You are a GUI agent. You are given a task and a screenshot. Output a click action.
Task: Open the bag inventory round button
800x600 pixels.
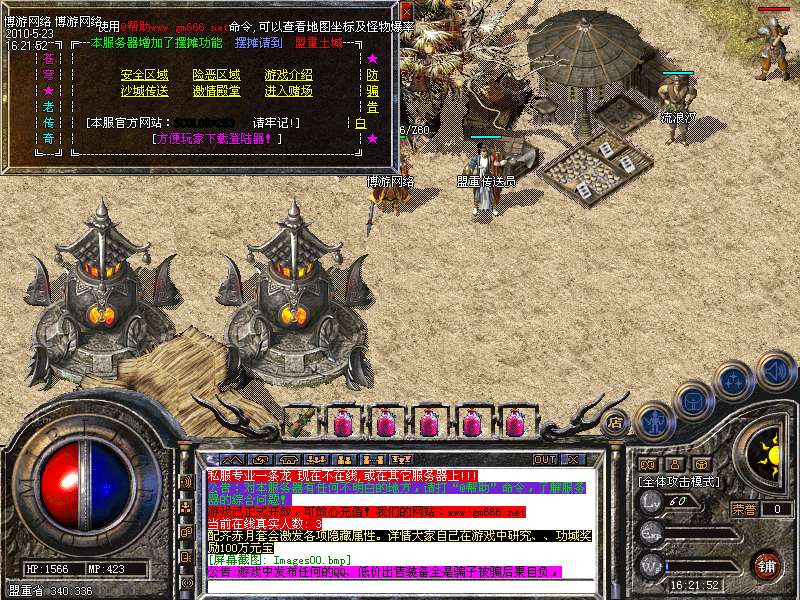tap(693, 400)
